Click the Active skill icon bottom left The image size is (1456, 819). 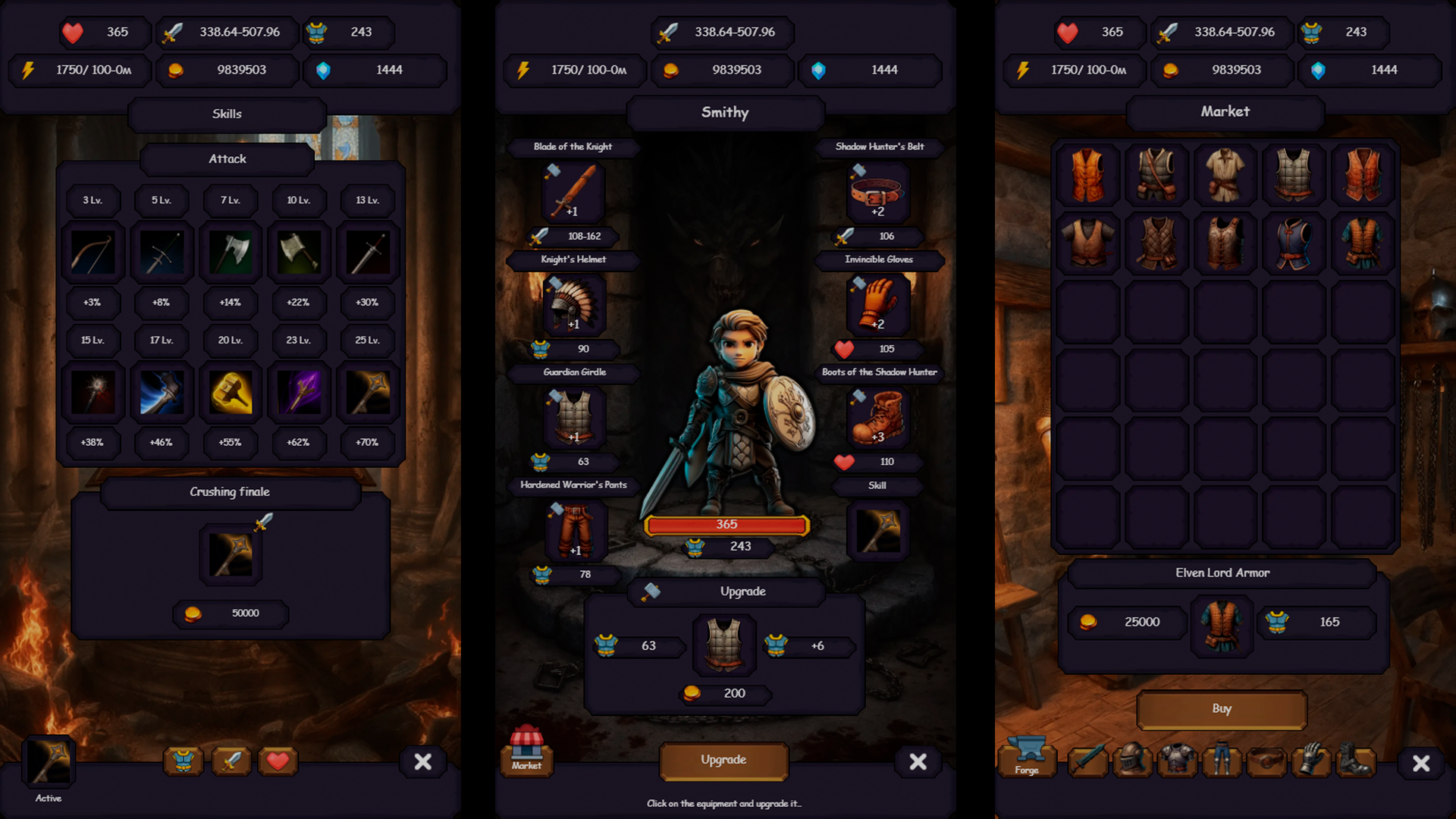49,762
